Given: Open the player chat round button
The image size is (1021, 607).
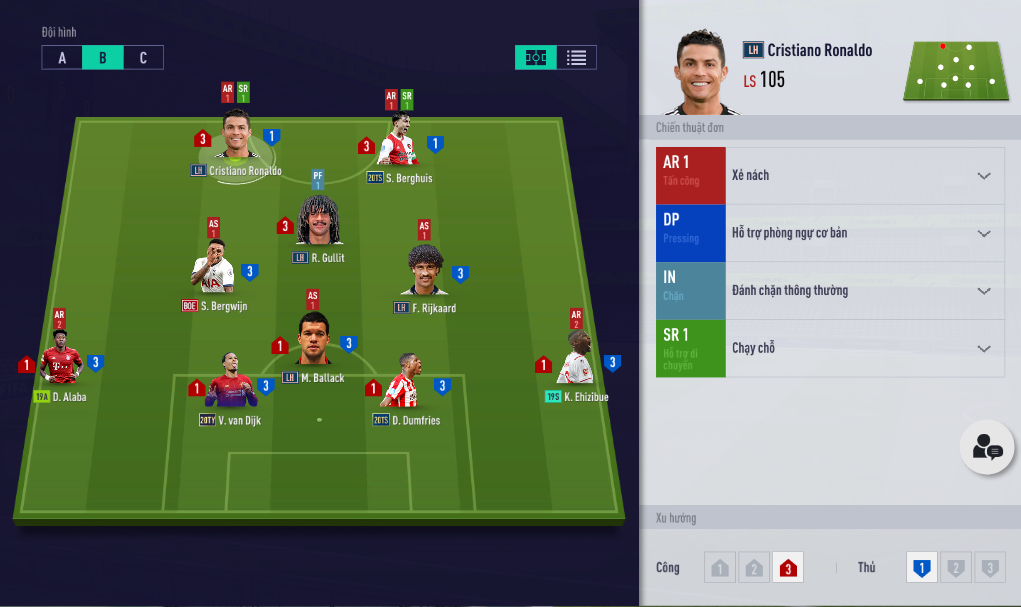Looking at the screenshot, I should tap(987, 448).
